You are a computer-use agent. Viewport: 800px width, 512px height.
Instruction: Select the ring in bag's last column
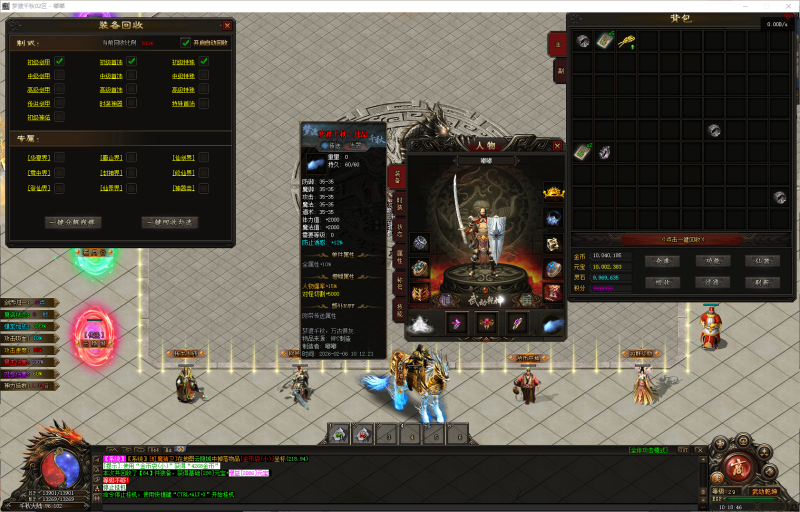click(x=780, y=197)
